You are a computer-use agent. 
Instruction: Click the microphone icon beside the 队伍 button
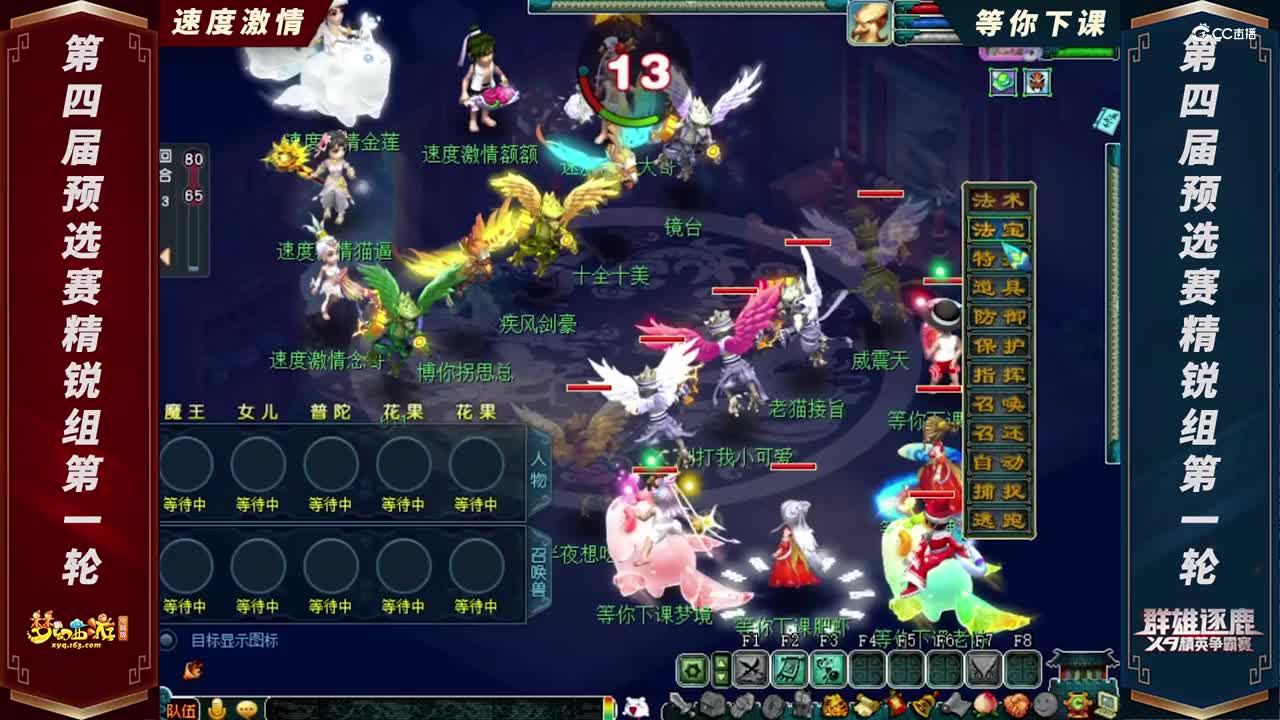tap(217, 708)
